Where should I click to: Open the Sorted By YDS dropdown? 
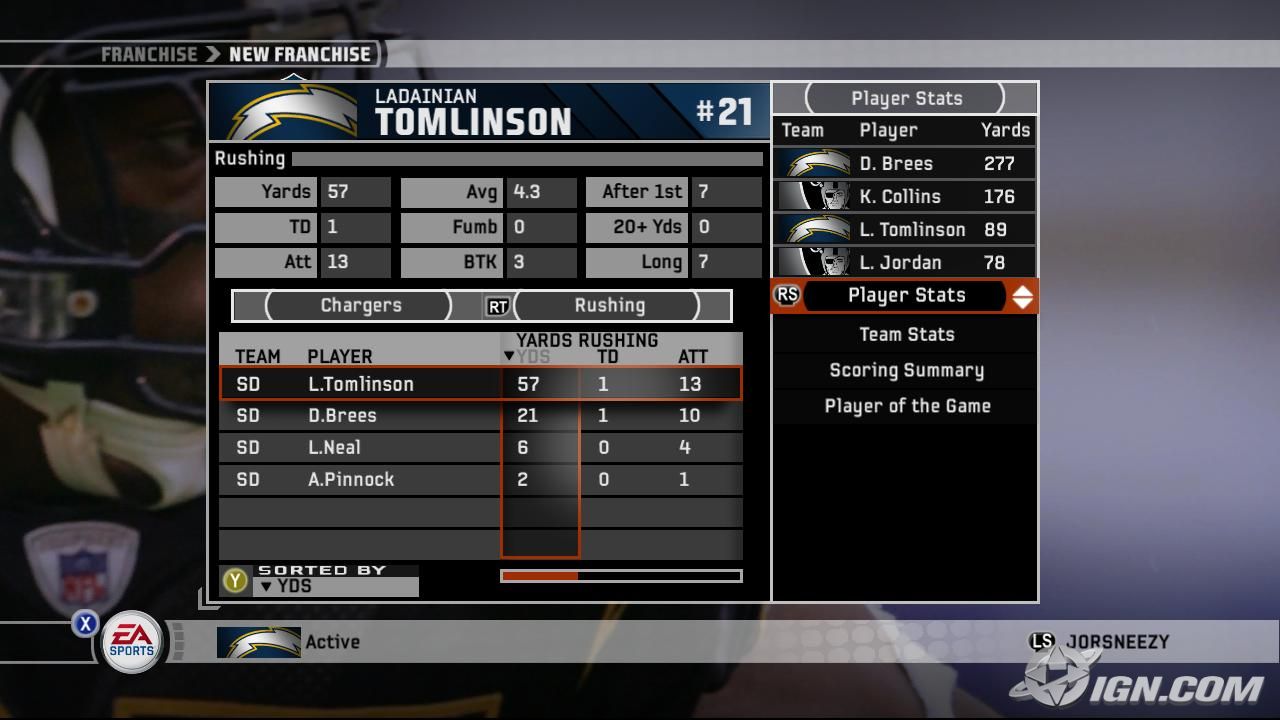335,586
